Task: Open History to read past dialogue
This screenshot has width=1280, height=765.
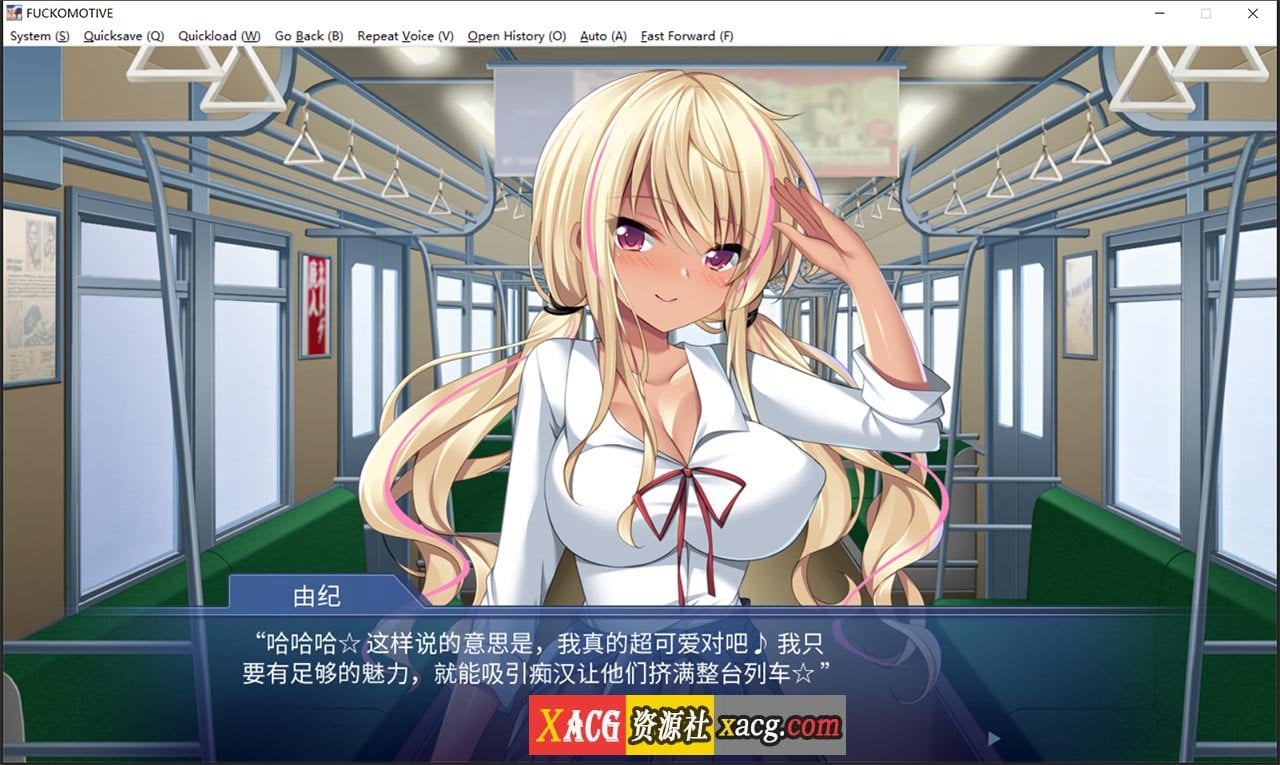Action: 516,36
